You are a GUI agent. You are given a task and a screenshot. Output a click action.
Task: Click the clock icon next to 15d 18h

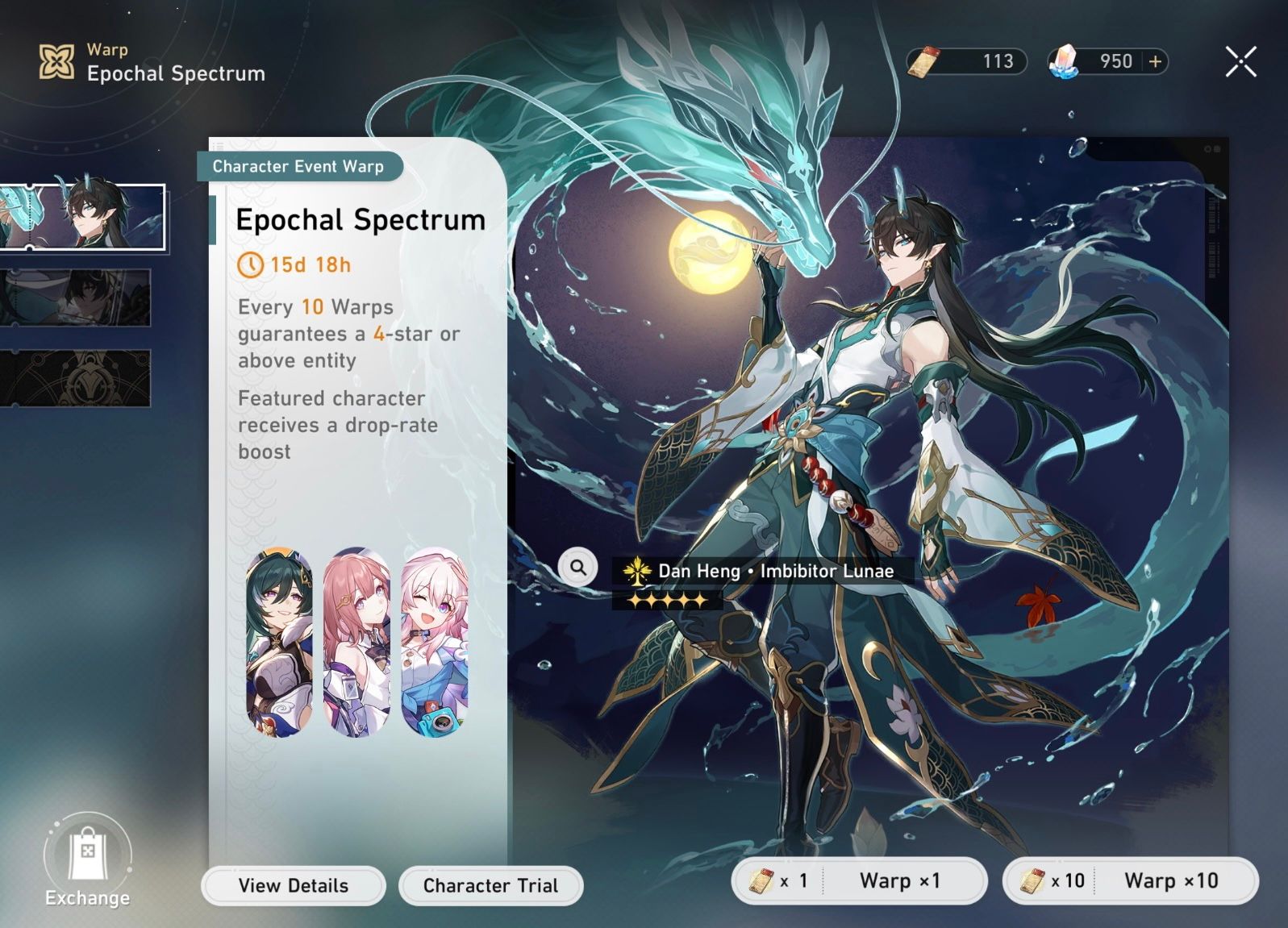(251, 265)
